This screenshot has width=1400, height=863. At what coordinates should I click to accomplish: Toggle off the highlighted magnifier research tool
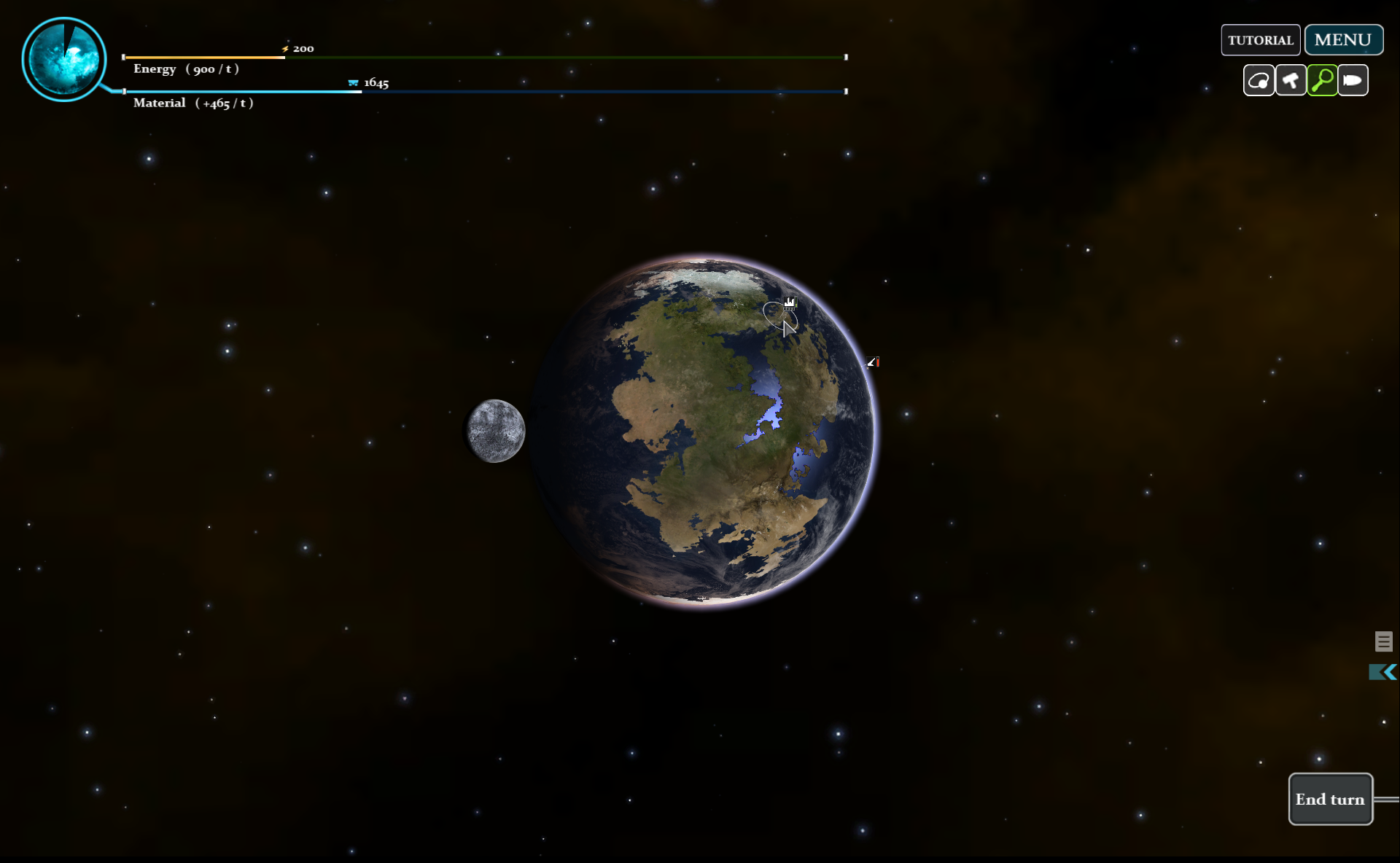(x=1323, y=80)
